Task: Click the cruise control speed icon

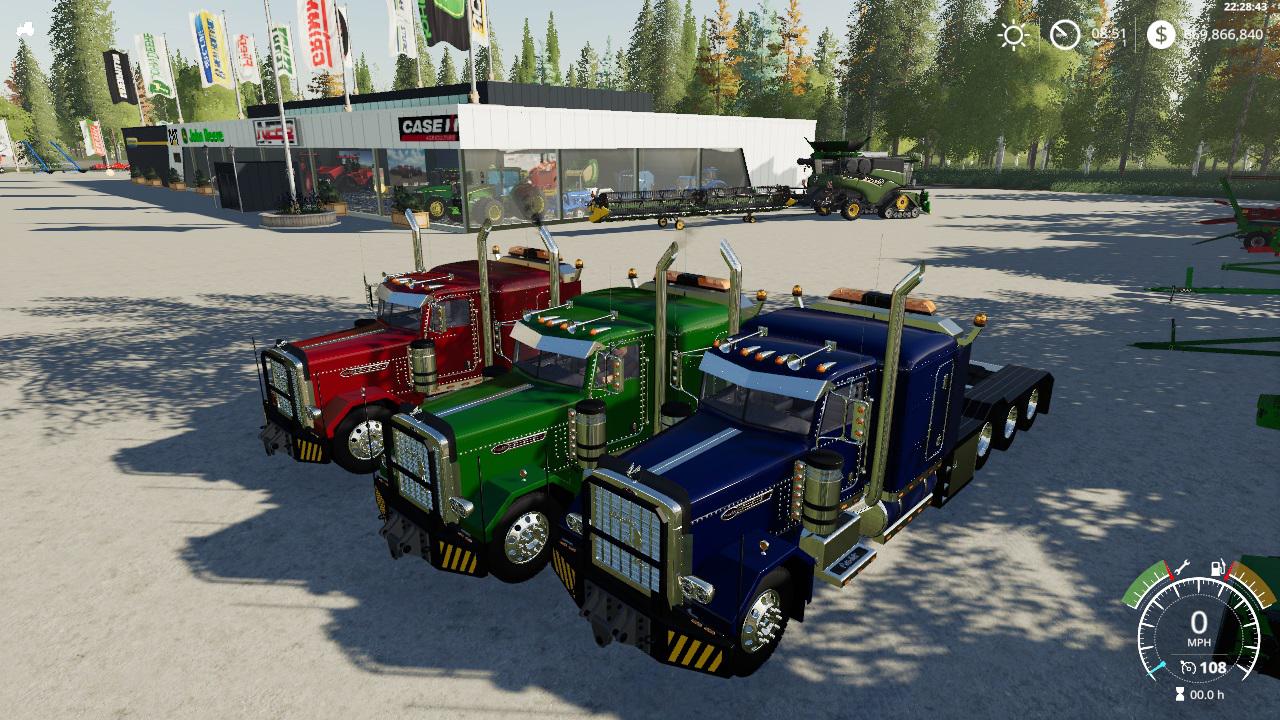Action: tap(1188, 668)
